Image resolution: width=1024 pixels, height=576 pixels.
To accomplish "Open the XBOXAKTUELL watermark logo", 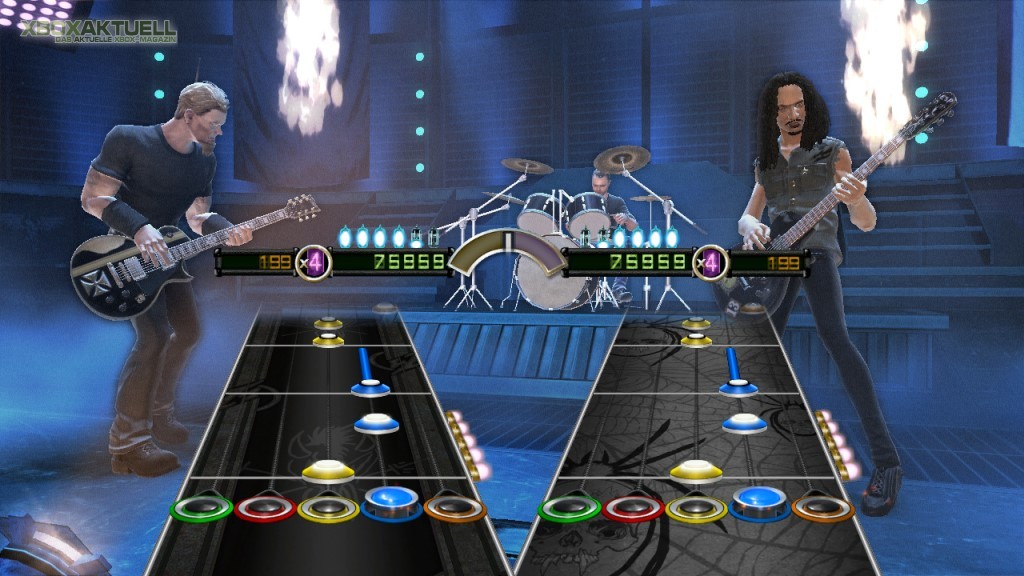I will [98, 31].
